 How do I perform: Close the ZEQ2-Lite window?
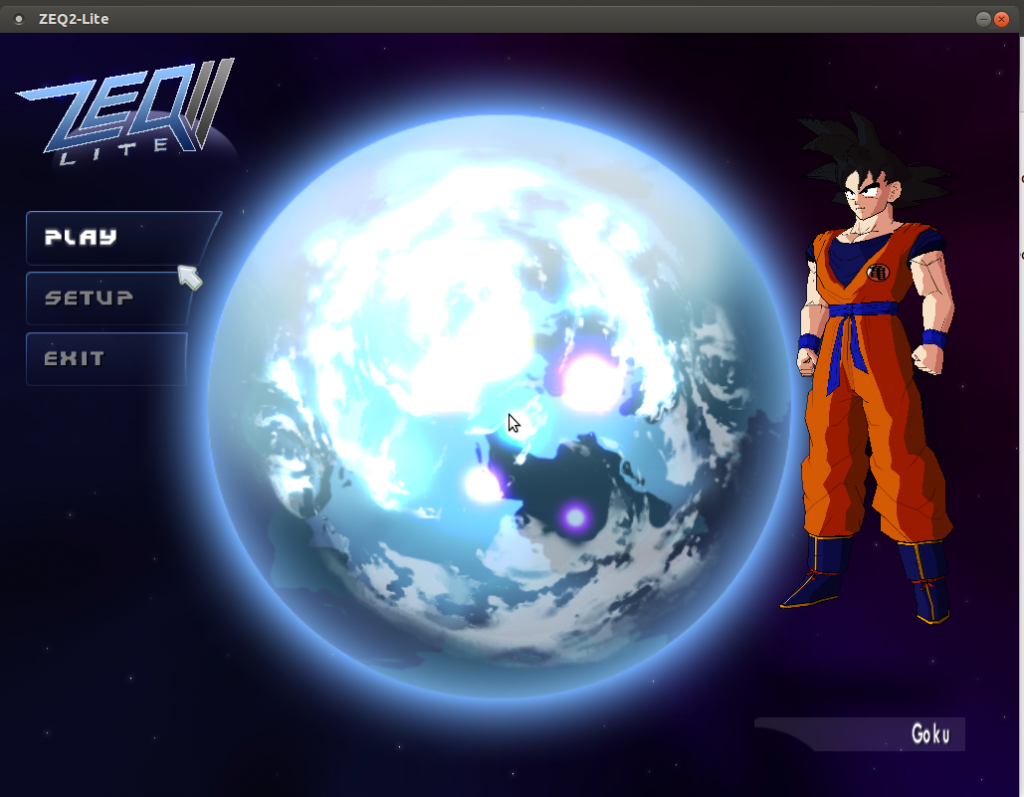[x=1002, y=18]
